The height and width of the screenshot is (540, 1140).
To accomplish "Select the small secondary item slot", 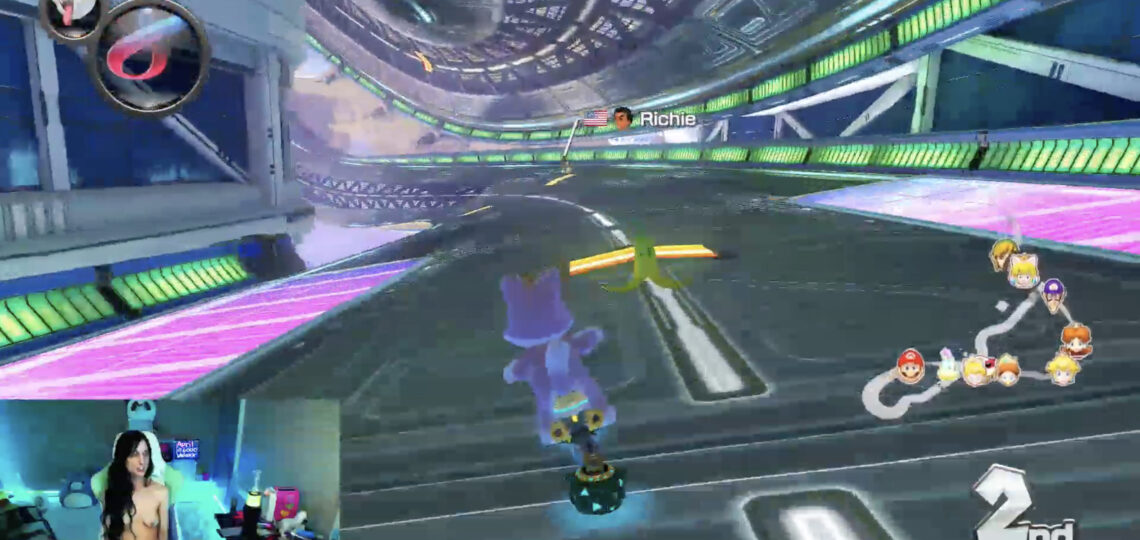I will (x=72, y=15).
